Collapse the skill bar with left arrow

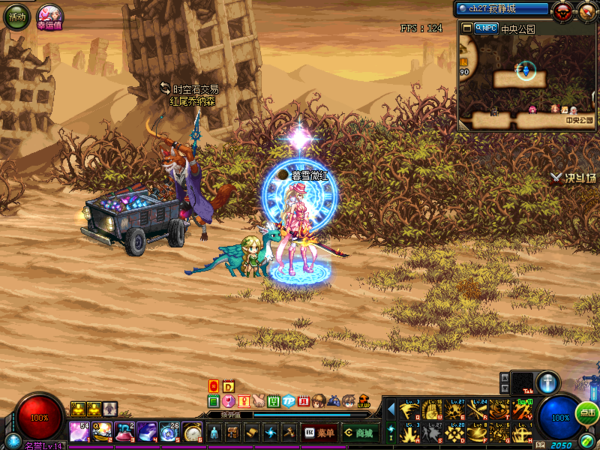(x=391, y=410)
